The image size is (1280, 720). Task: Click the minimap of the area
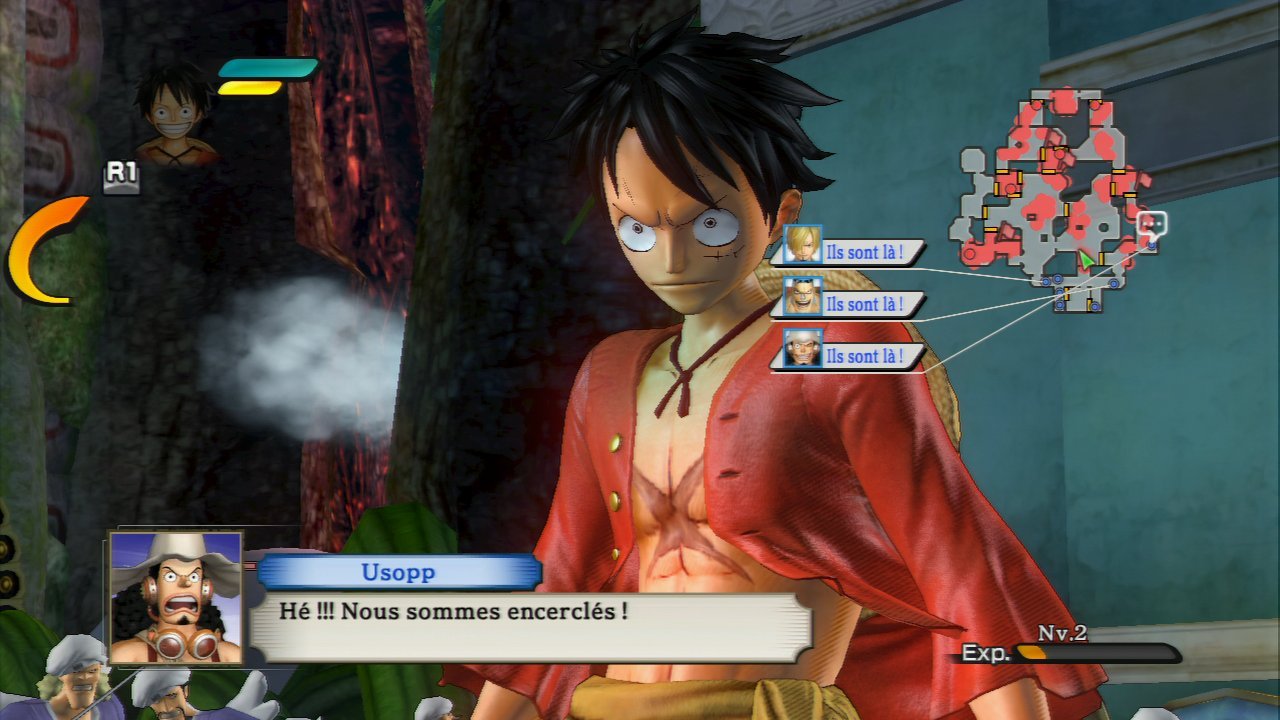[1055, 200]
